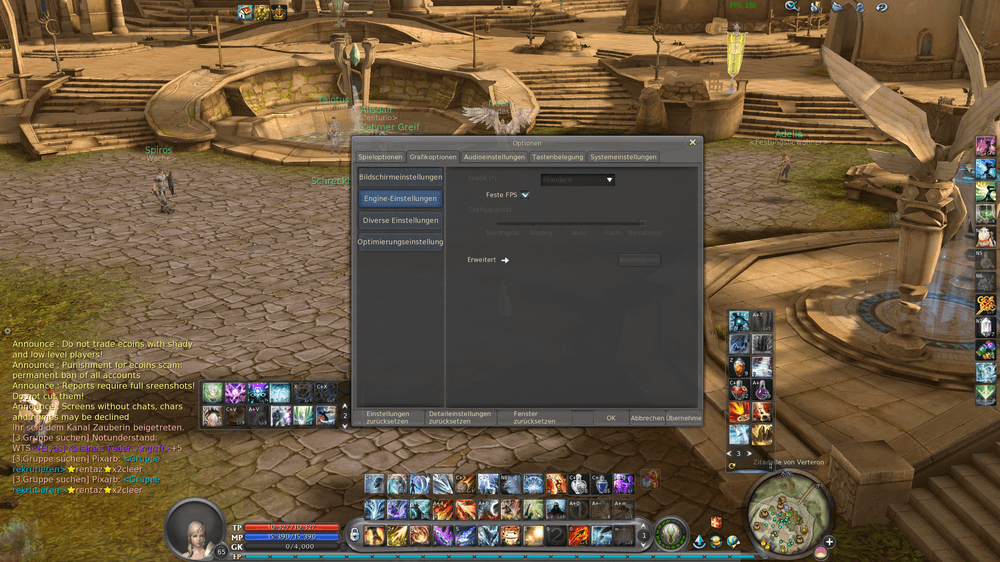Open the Audioeinstellungen tab
Image resolution: width=1000 pixels, height=562 pixels.
pos(494,157)
